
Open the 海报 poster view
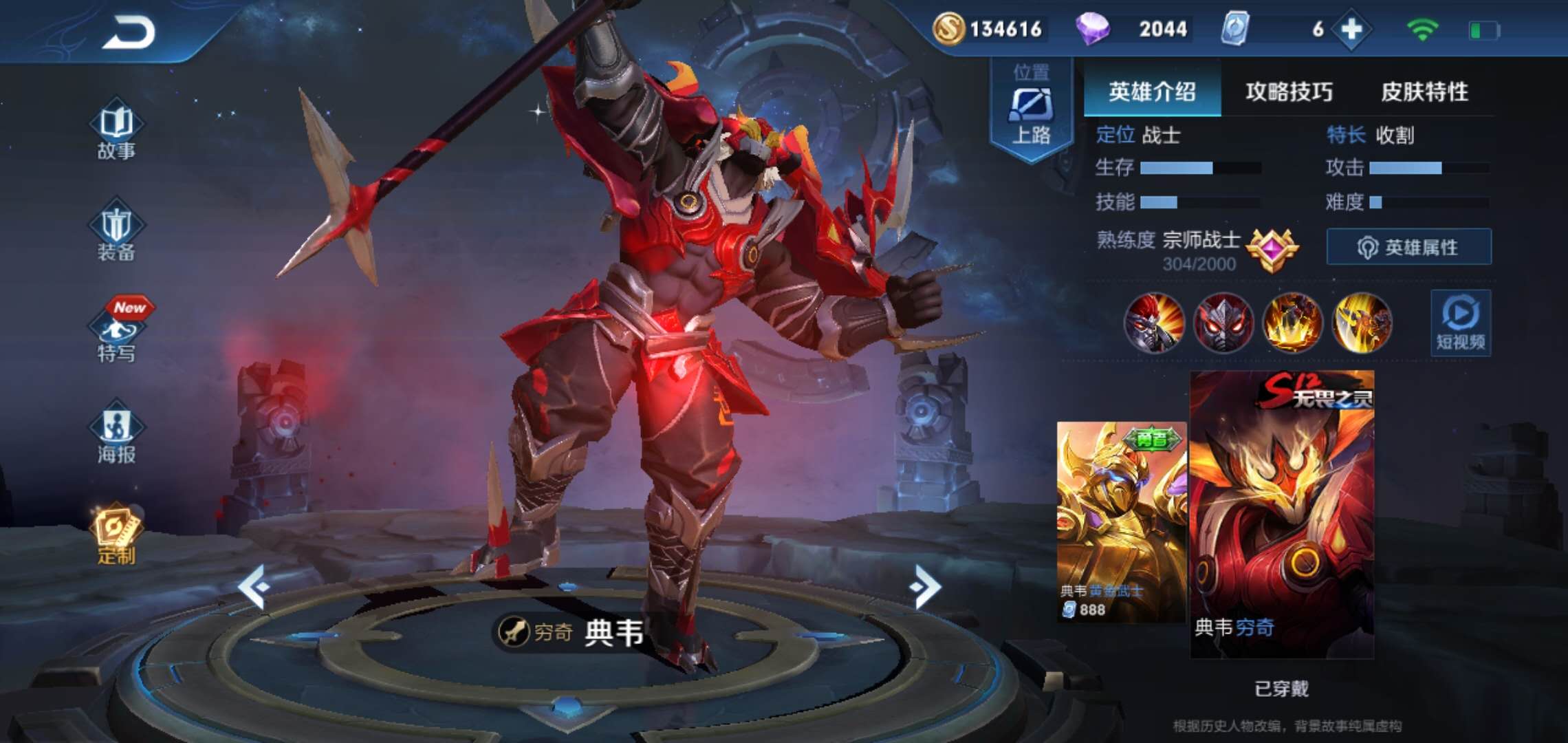click(116, 436)
